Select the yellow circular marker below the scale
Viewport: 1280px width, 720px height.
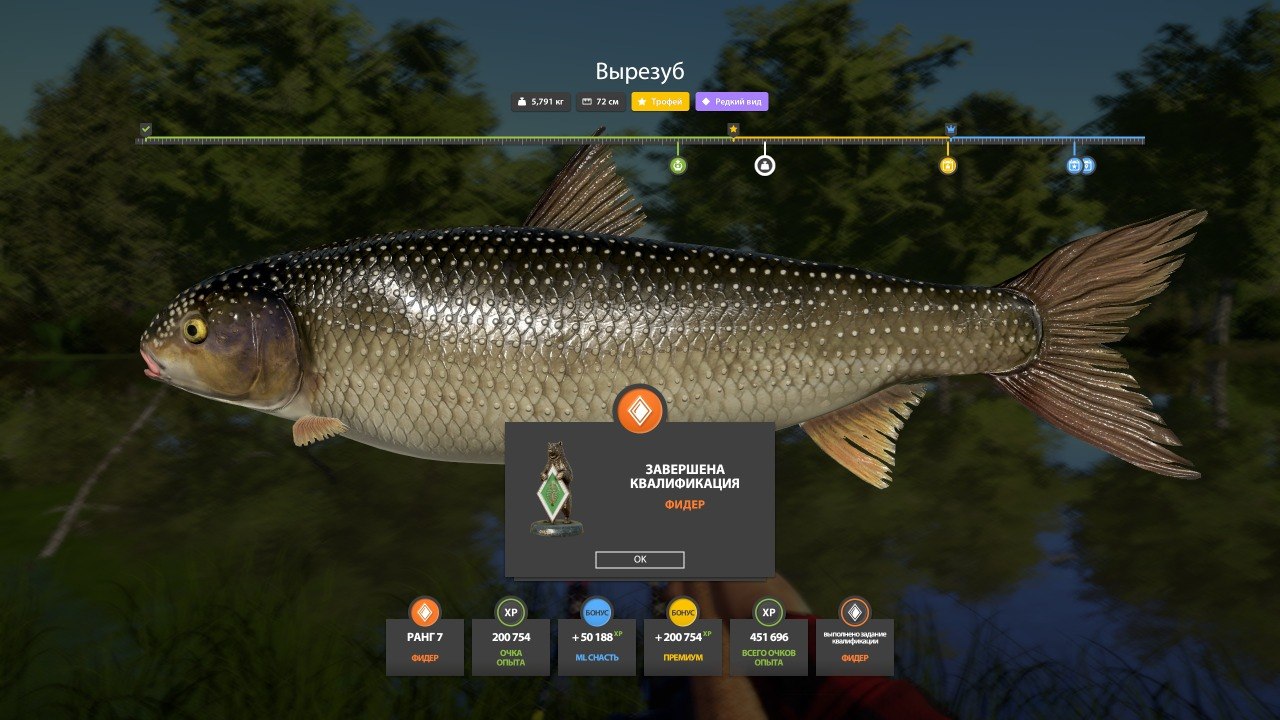tap(948, 165)
